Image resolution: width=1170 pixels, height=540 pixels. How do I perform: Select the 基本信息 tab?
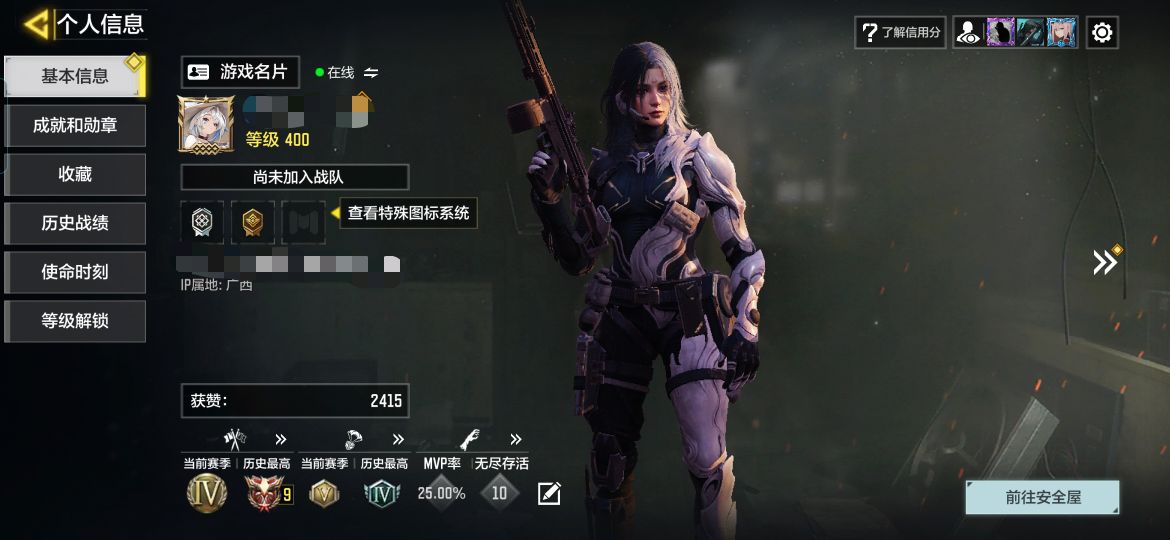coord(75,76)
